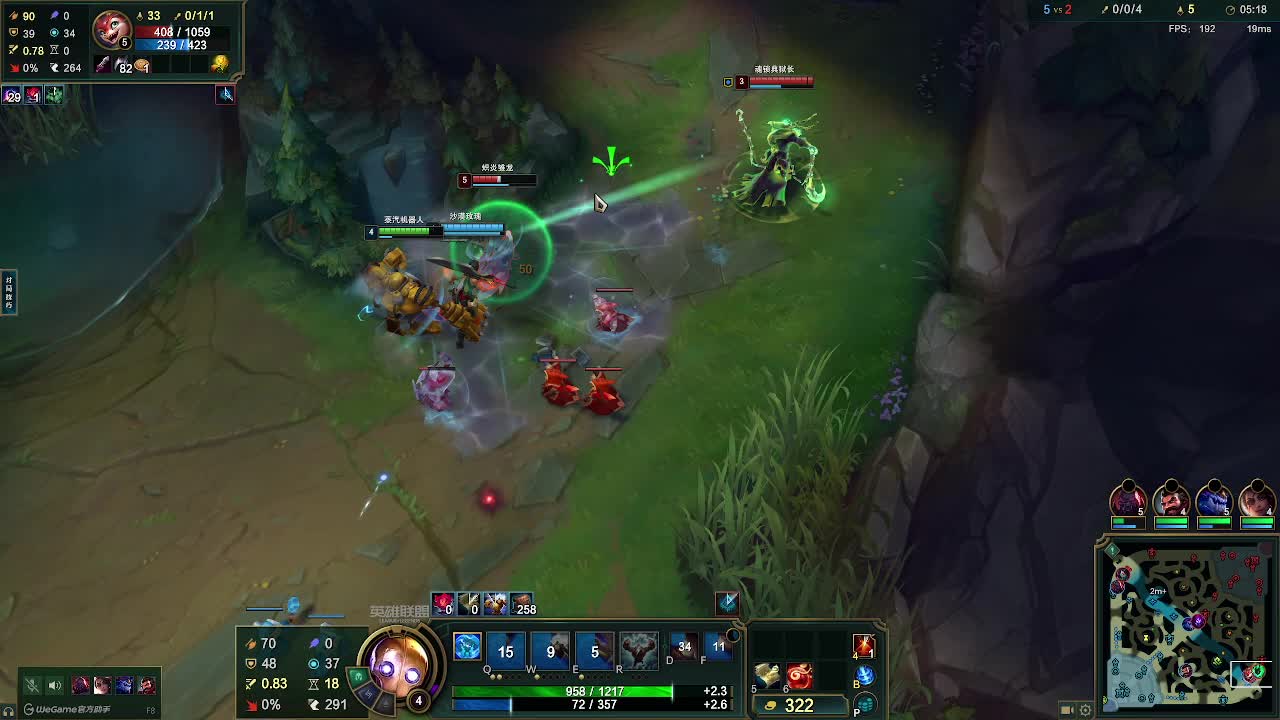Screen dimensions: 1280x720
Task: Open settings with the gear icon
Action: [1085, 710]
